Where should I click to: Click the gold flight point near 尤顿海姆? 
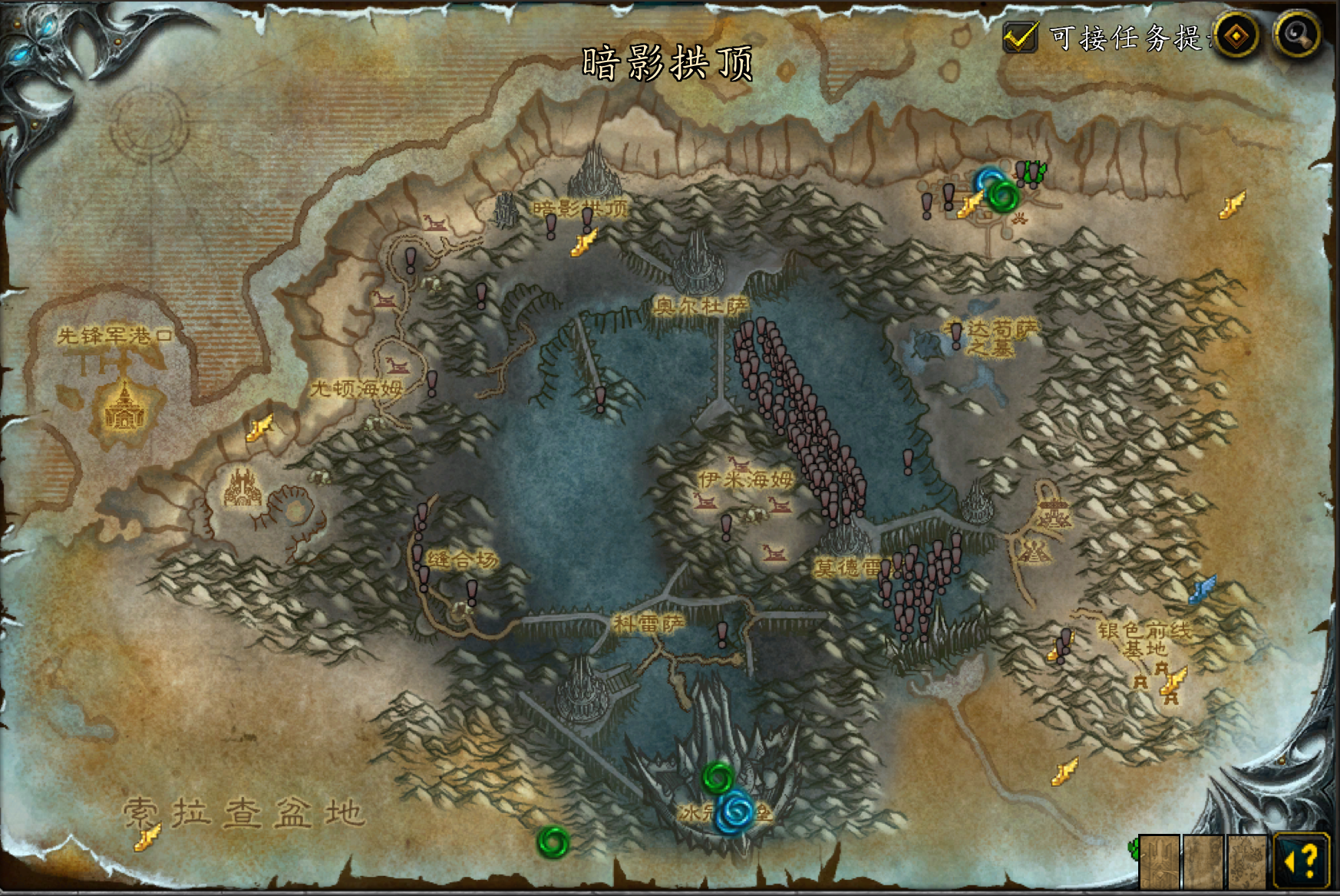pyautogui.click(x=259, y=428)
